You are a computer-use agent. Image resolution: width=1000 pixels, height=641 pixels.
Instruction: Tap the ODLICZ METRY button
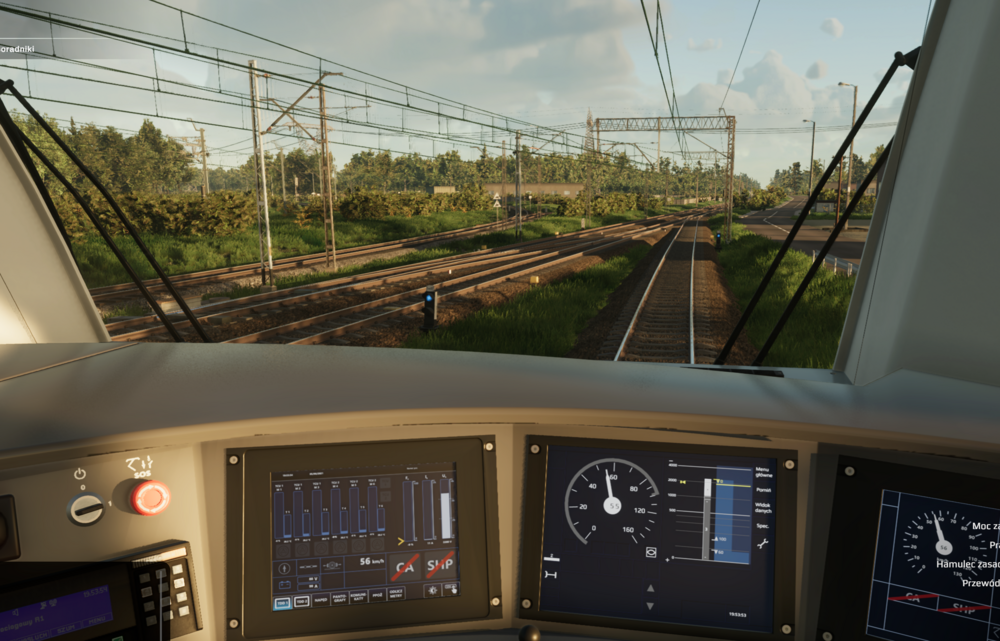[x=396, y=593]
